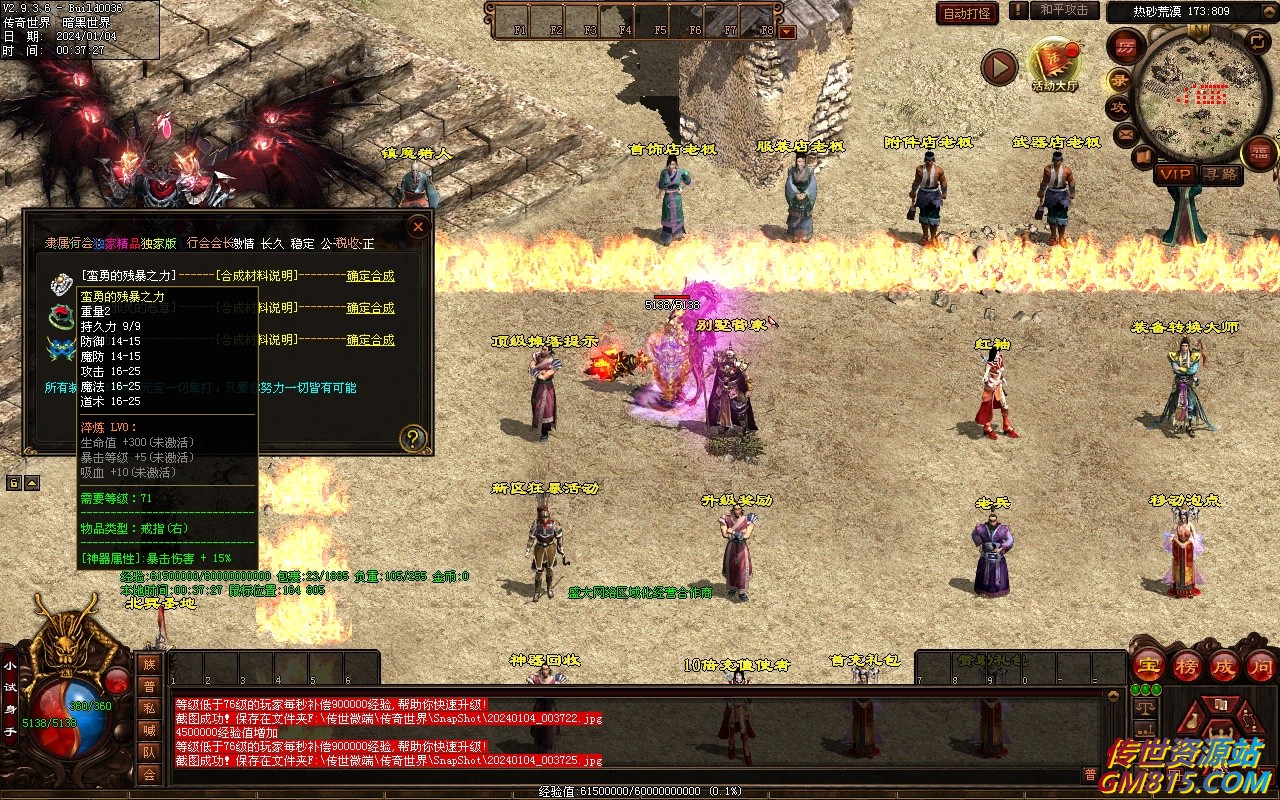The image size is (1280, 800).
Task: Expand the skill bar dropdown arrow at top
Action: (x=787, y=31)
